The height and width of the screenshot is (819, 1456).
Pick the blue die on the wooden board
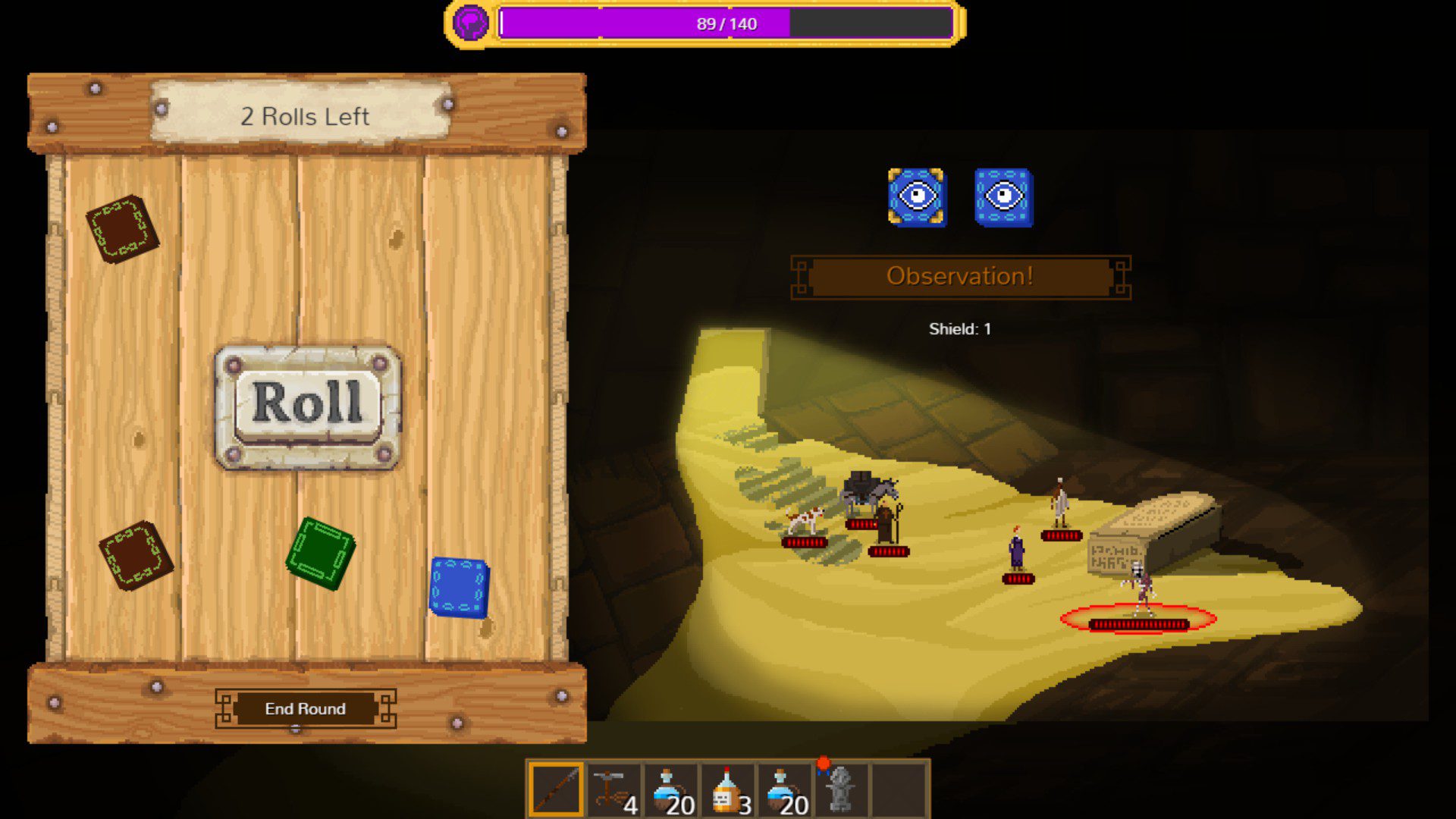(459, 587)
